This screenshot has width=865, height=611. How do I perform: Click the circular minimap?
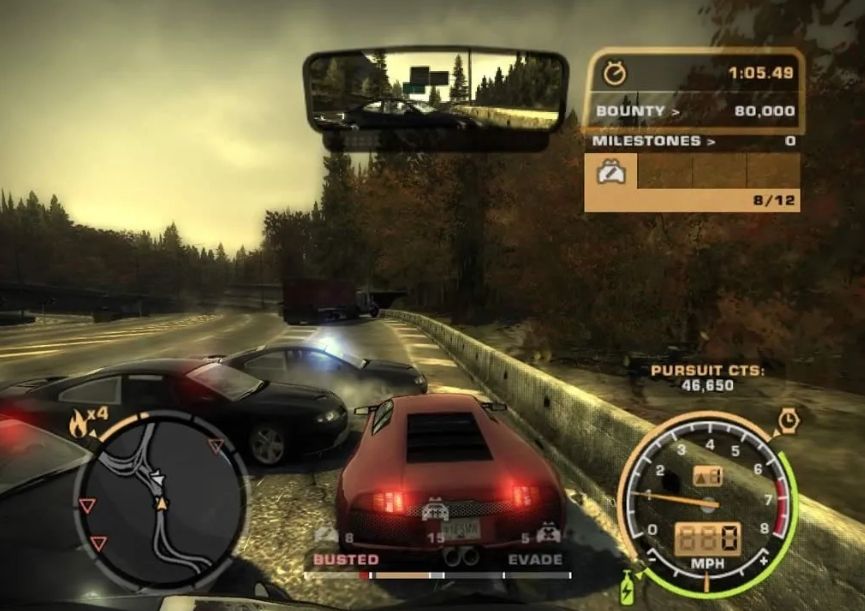click(159, 498)
